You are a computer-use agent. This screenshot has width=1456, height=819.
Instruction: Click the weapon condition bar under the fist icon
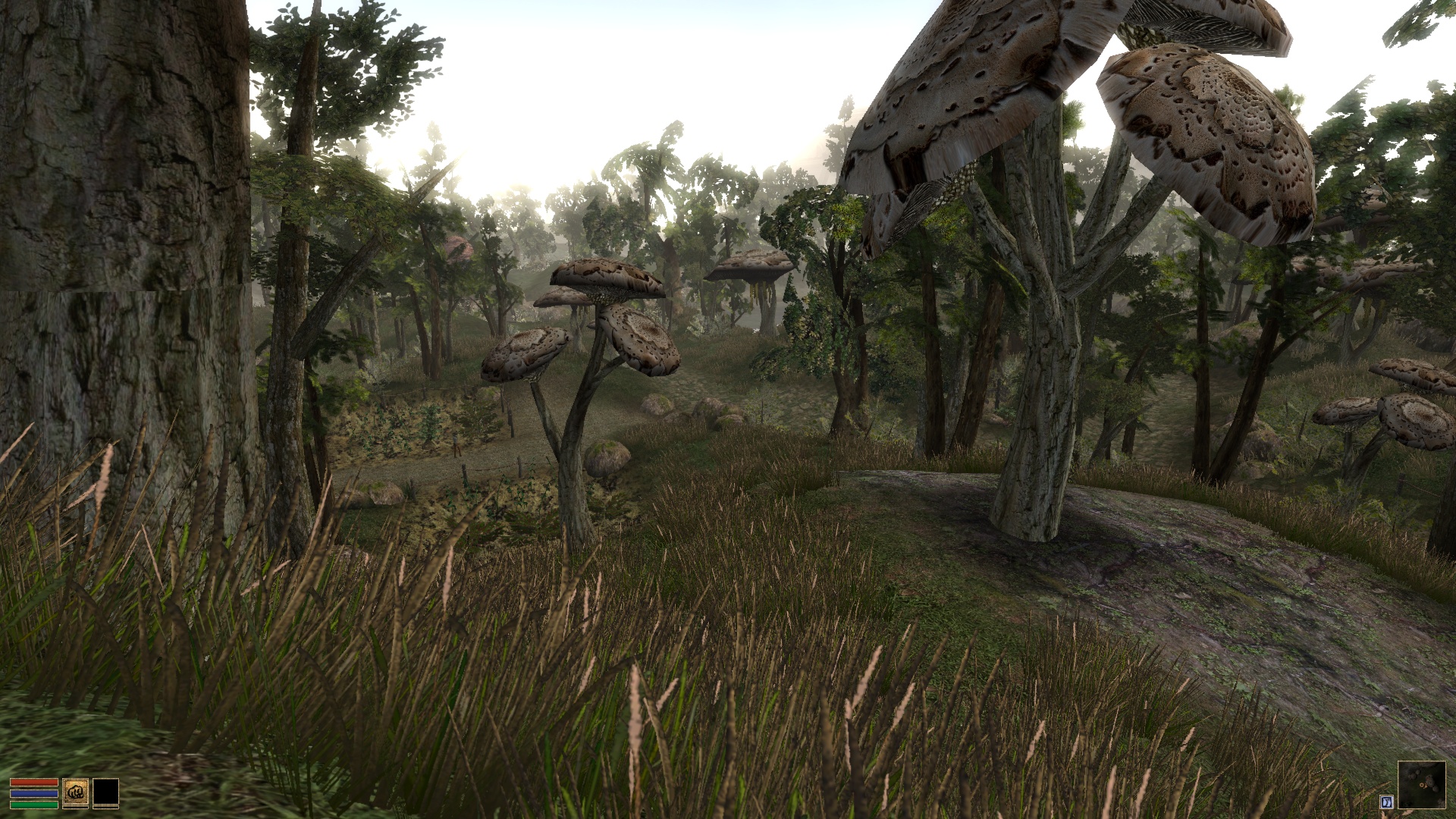[76, 807]
